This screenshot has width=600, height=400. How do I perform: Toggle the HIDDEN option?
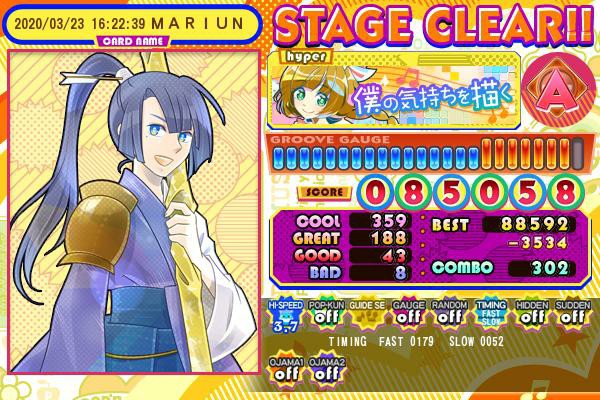(530, 313)
